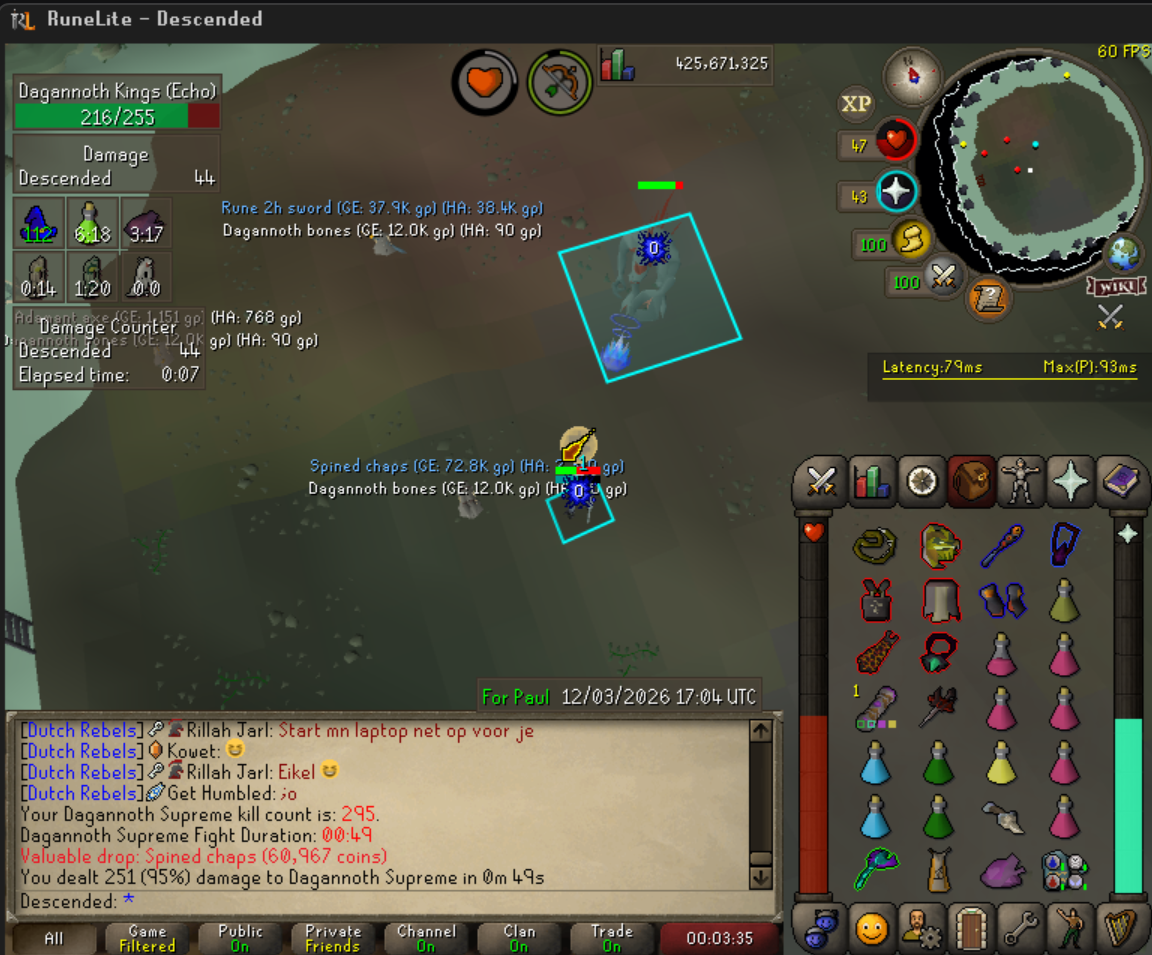
Task: Open the Spellbook tab
Action: coord(1119,482)
